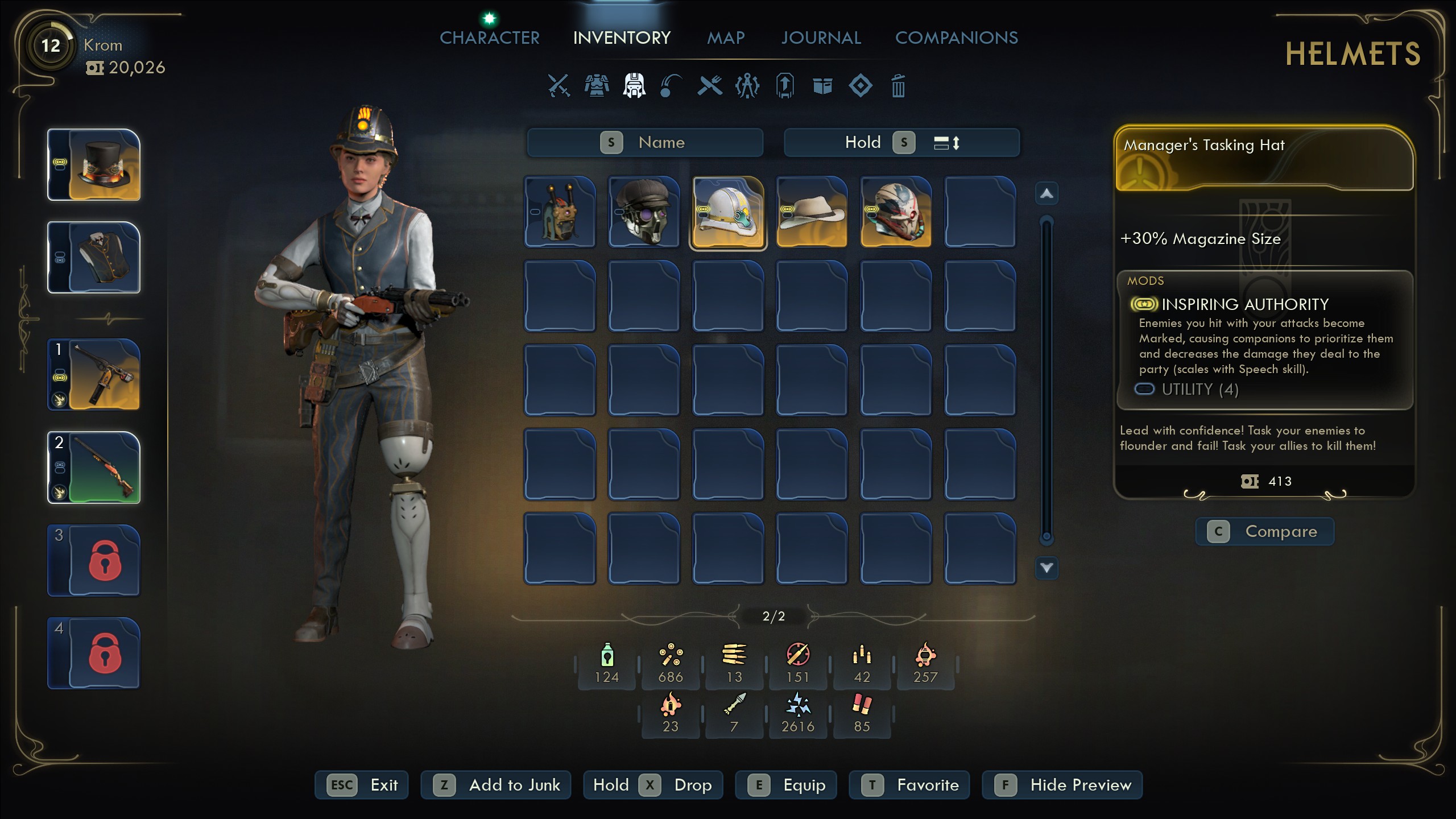This screenshot has height=819, width=1456.
Task: Switch to the COMPANIONS tab
Action: coord(957,38)
